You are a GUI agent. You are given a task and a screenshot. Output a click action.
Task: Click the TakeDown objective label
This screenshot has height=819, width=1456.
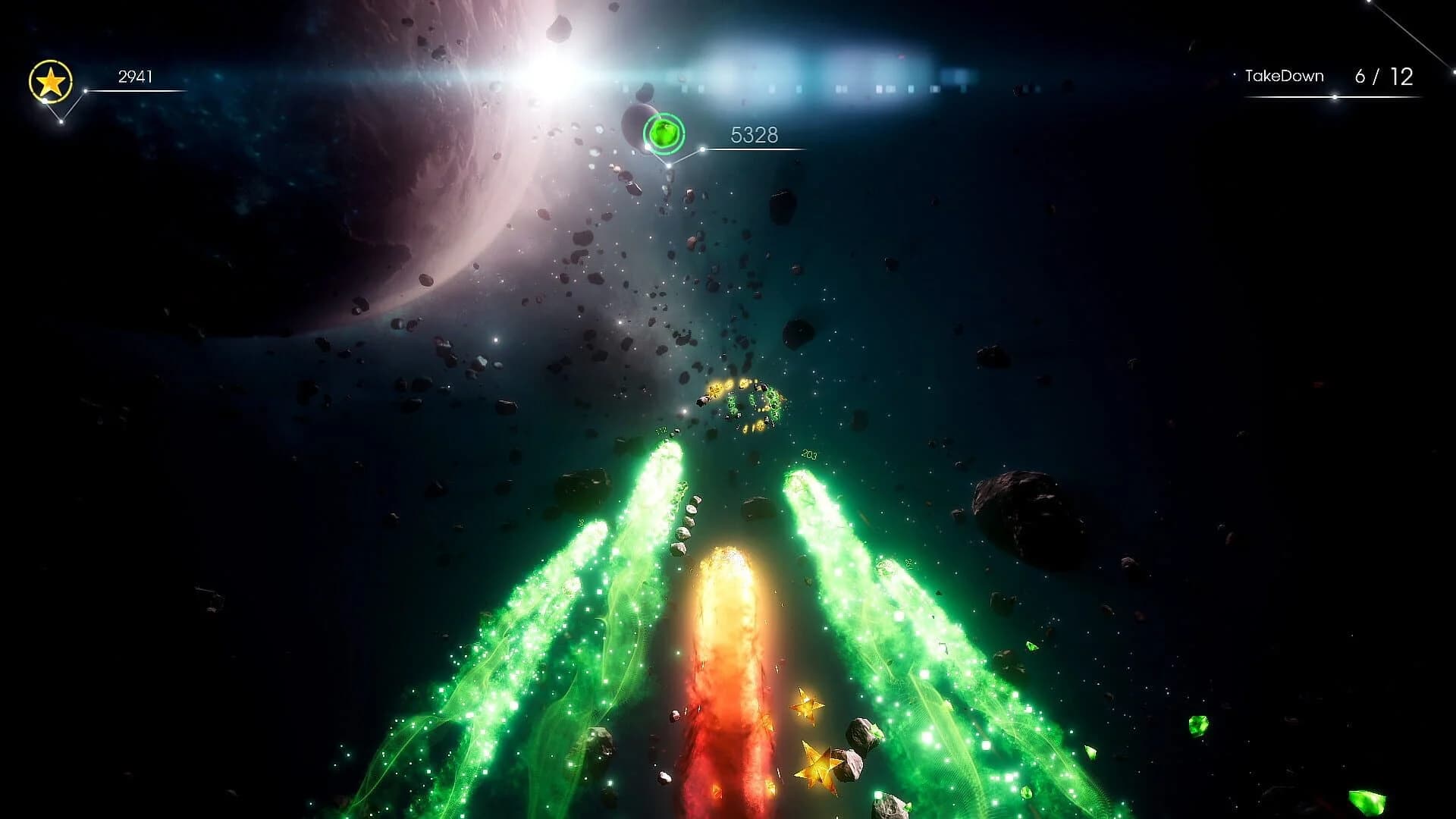click(1285, 76)
